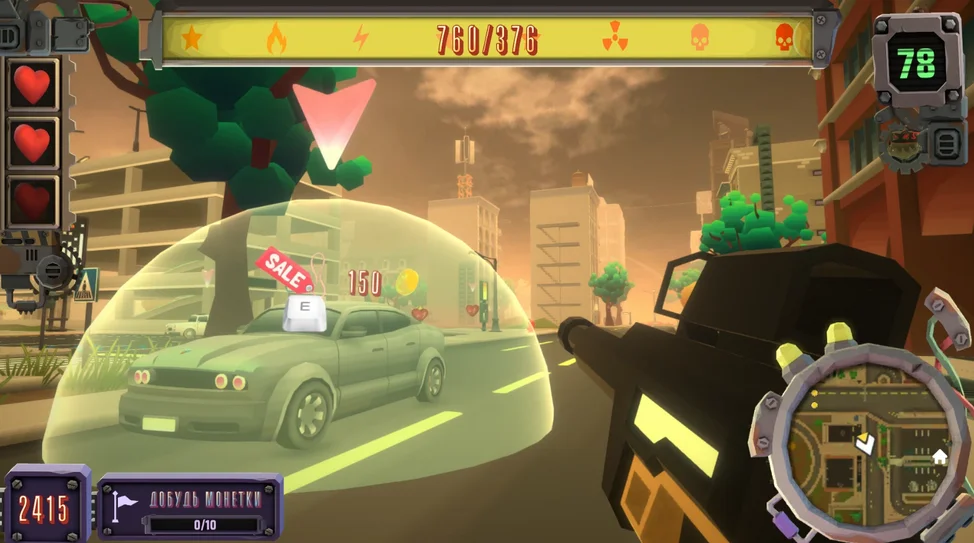Click the white flag icon in the quest panel
974x543 pixels.
click(124, 506)
